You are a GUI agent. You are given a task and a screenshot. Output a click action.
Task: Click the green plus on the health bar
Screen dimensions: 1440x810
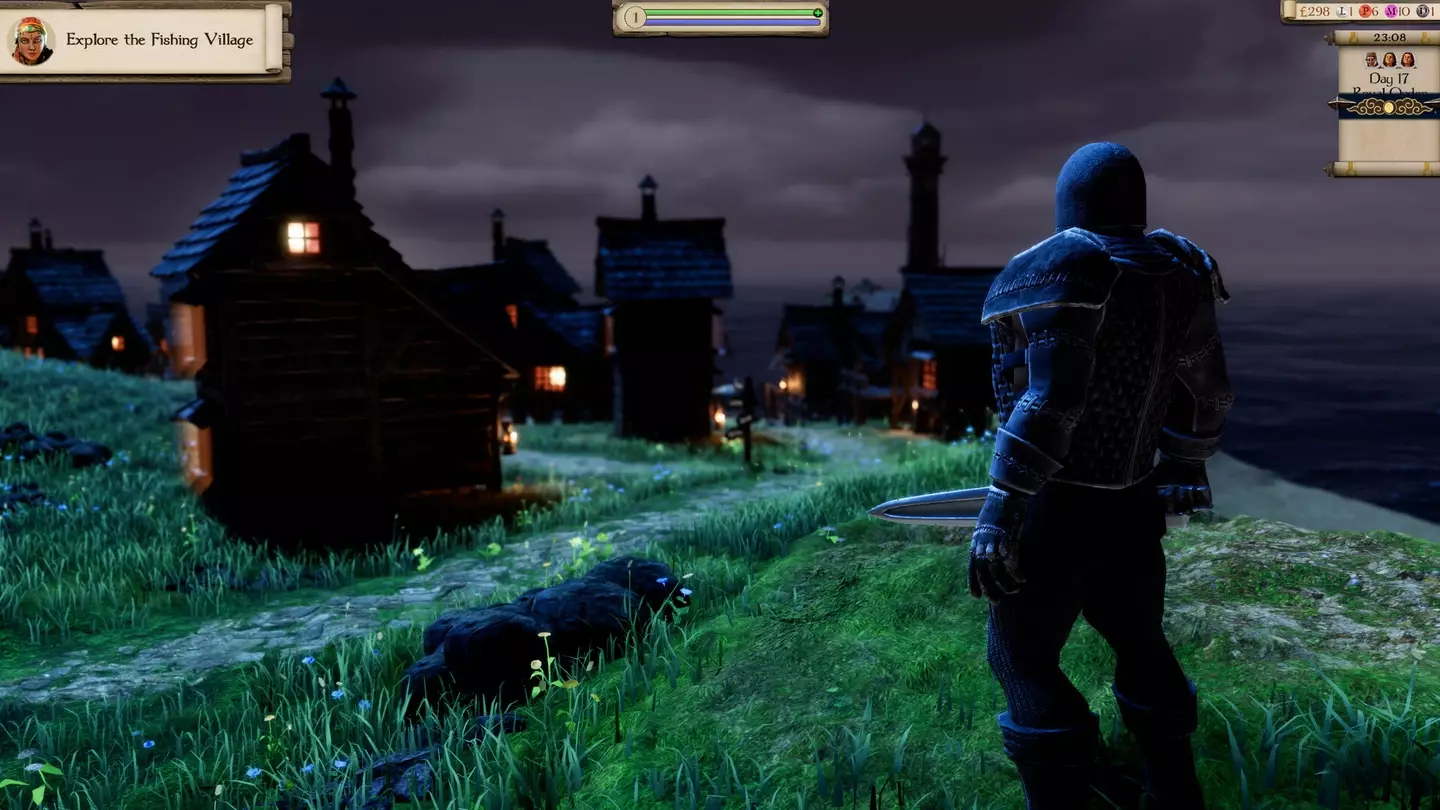817,13
